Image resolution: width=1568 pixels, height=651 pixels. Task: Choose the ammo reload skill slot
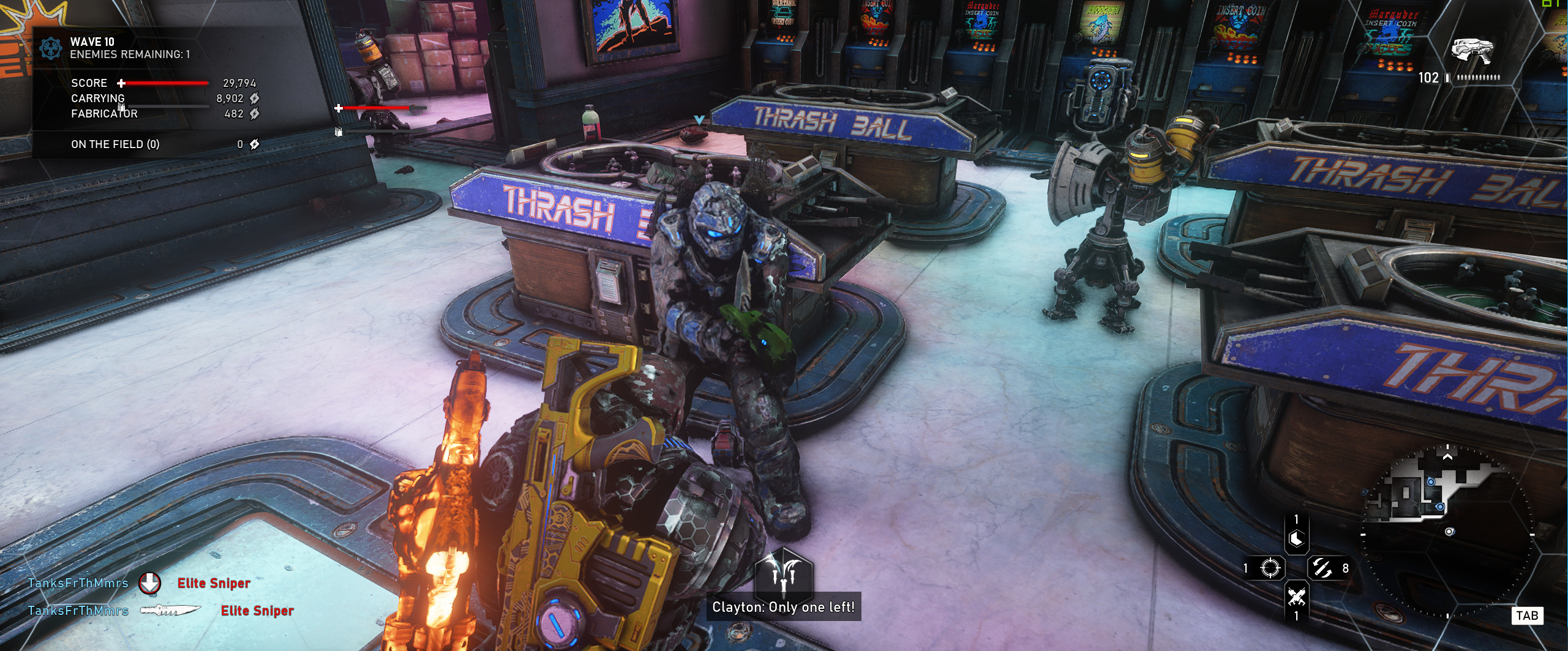click(x=1322, y=568)
